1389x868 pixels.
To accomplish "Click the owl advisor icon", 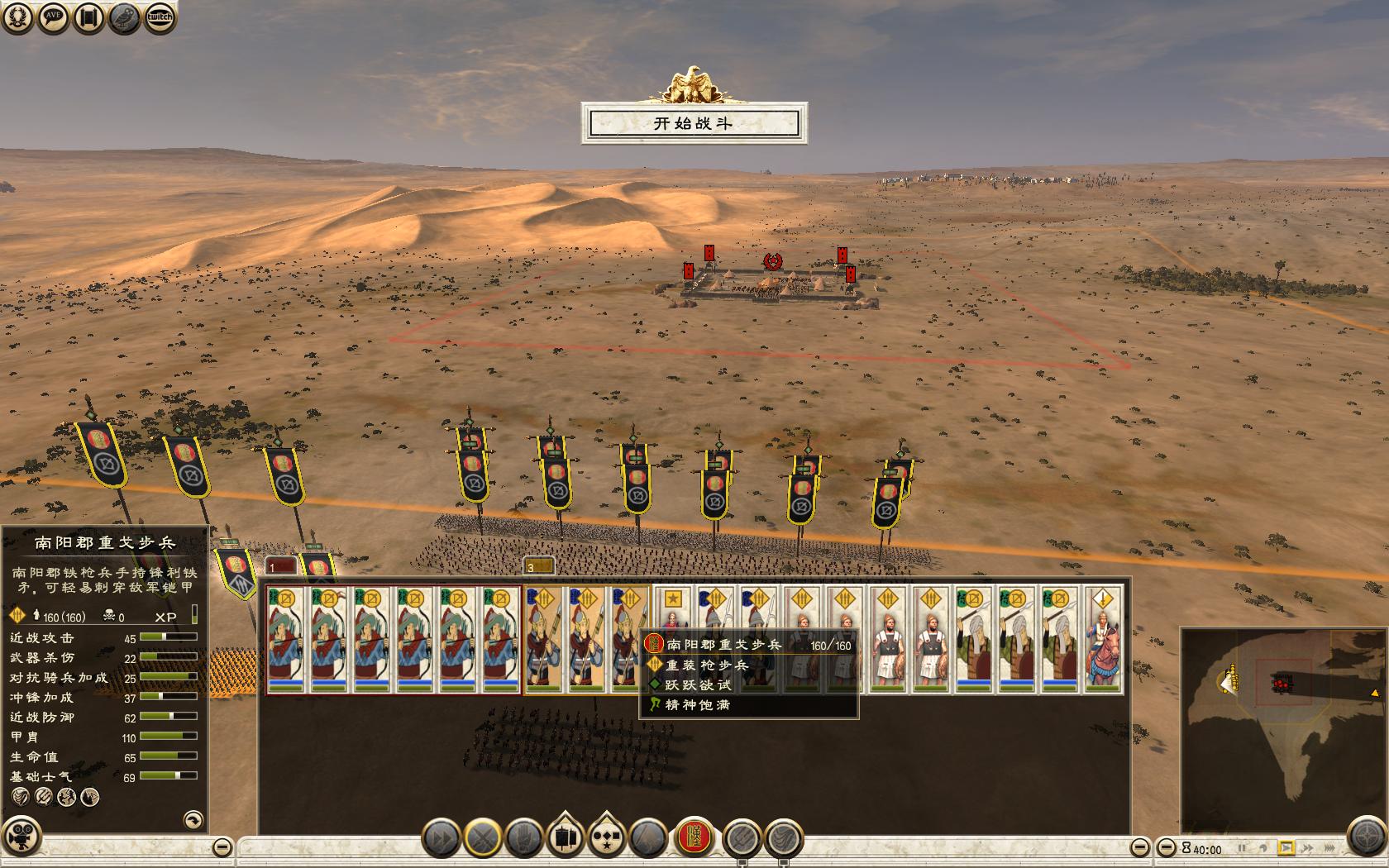I will click(124, 17).
